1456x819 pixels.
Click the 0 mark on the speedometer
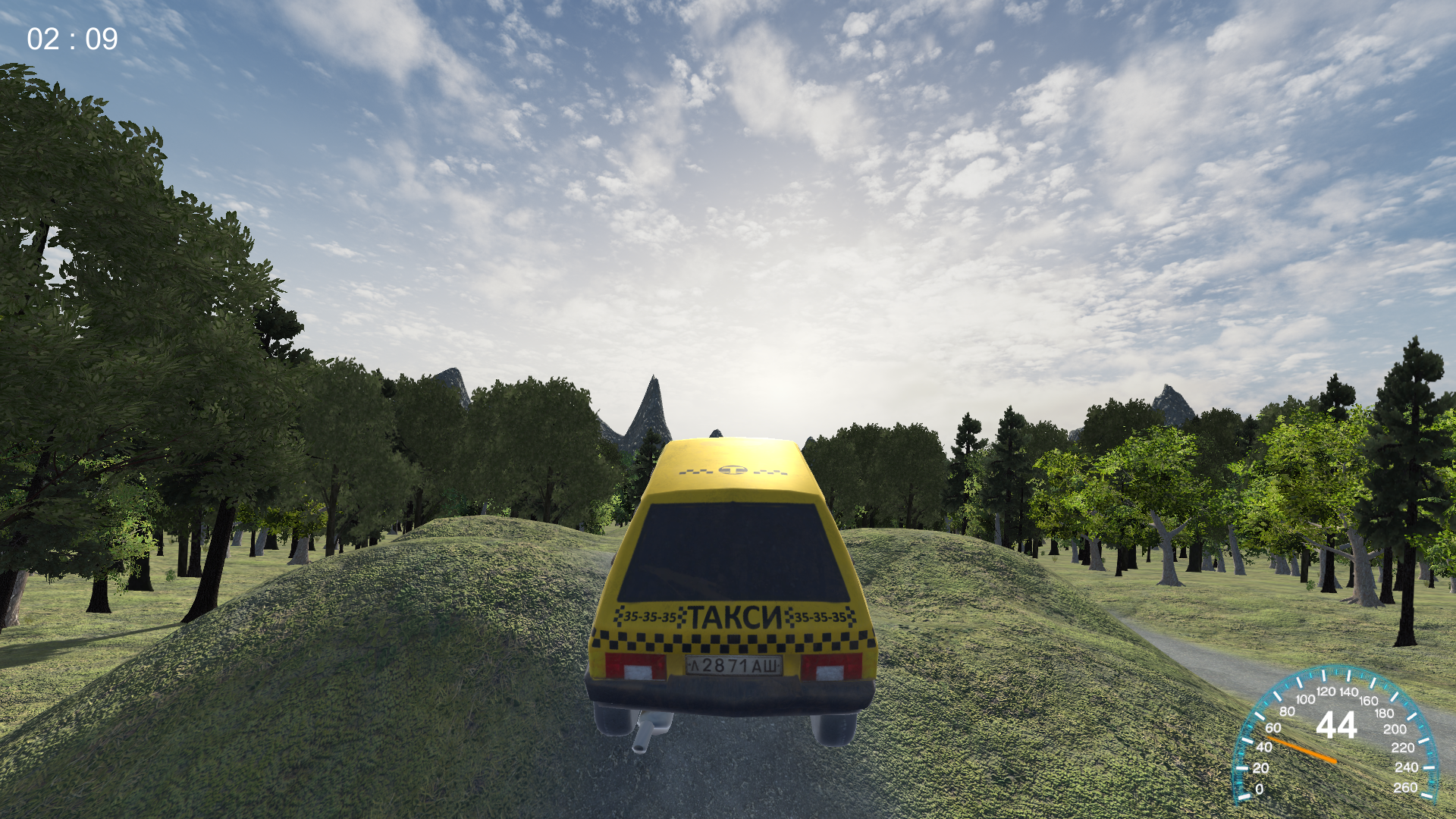pyautogui.click(x=1260, y=789)
